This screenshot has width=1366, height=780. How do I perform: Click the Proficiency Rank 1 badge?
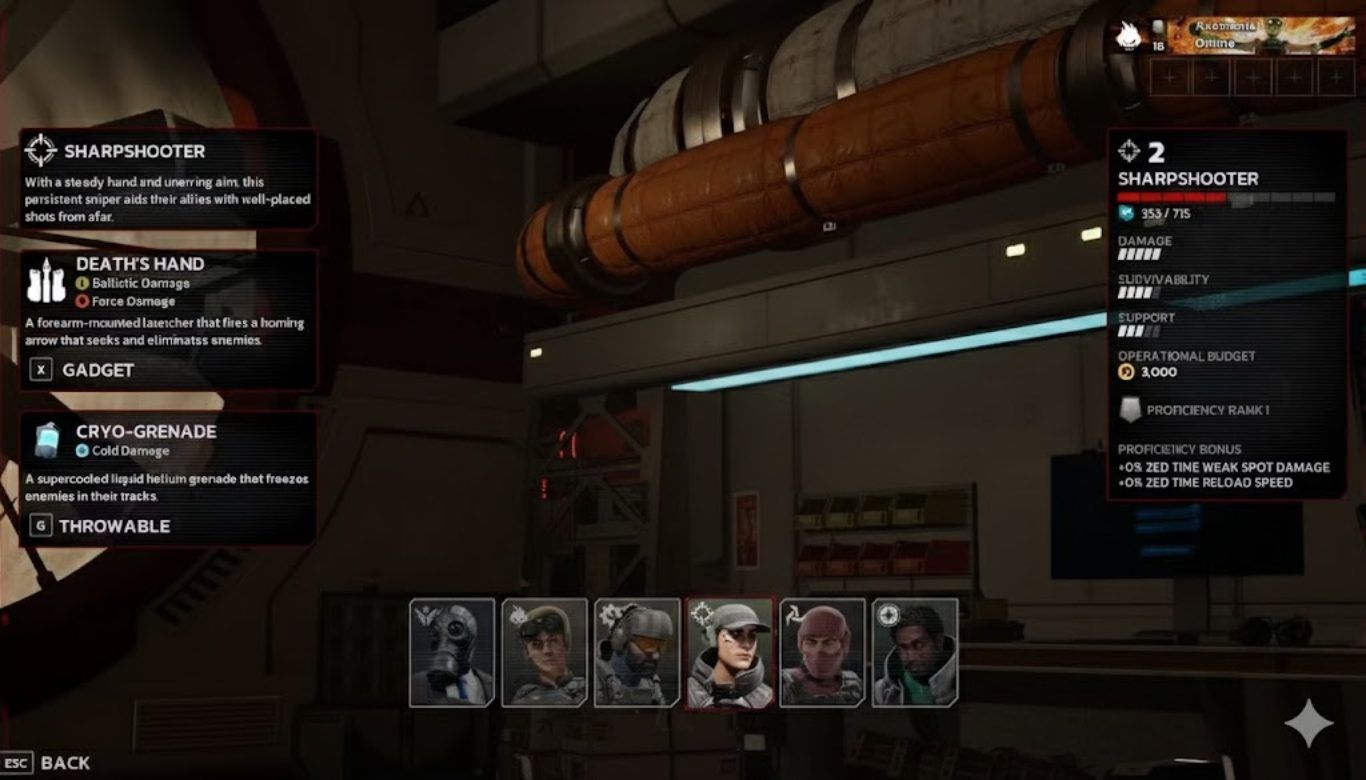point(1131,410)
